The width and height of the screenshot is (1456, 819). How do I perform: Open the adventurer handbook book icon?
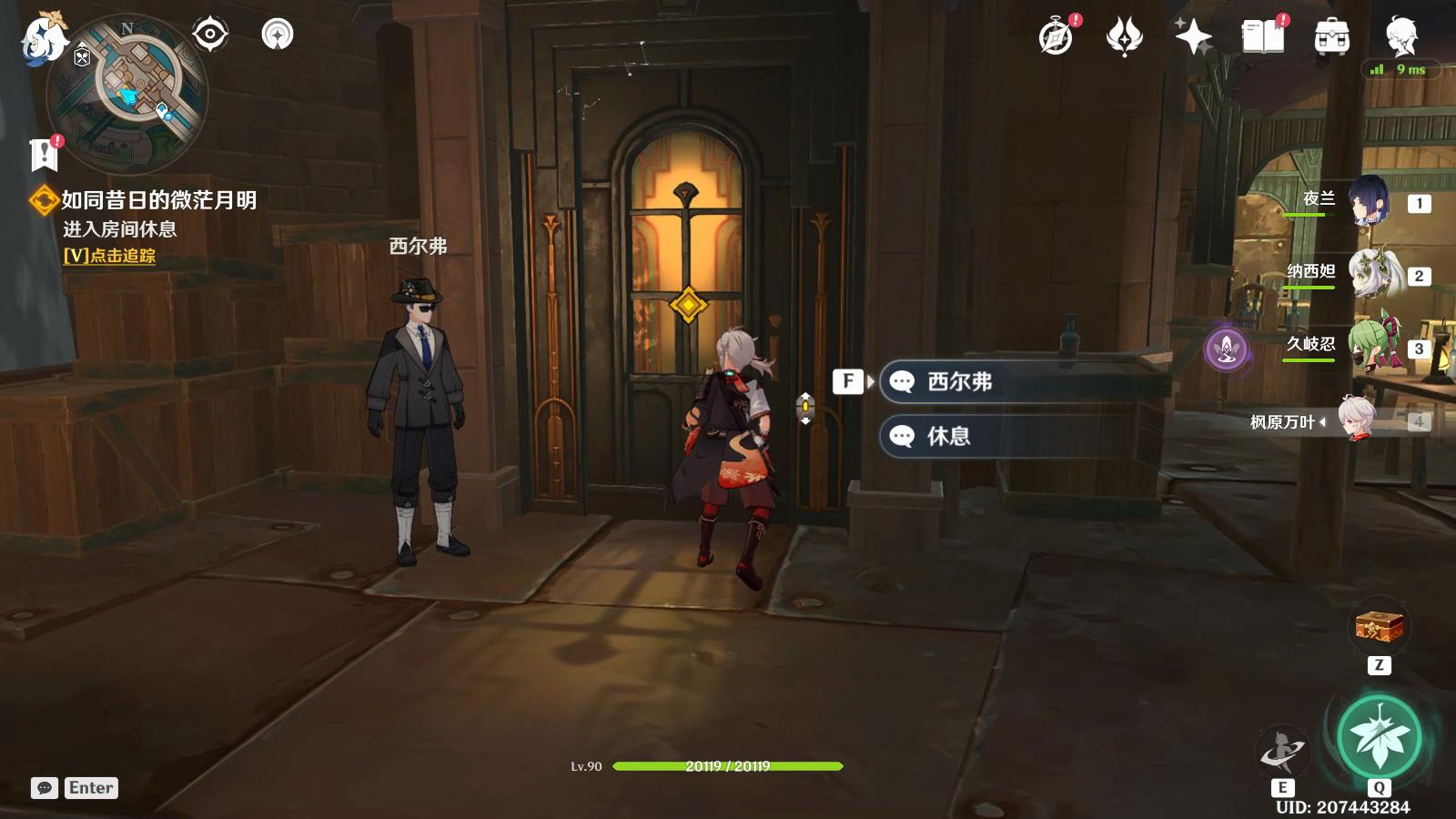1263,37
